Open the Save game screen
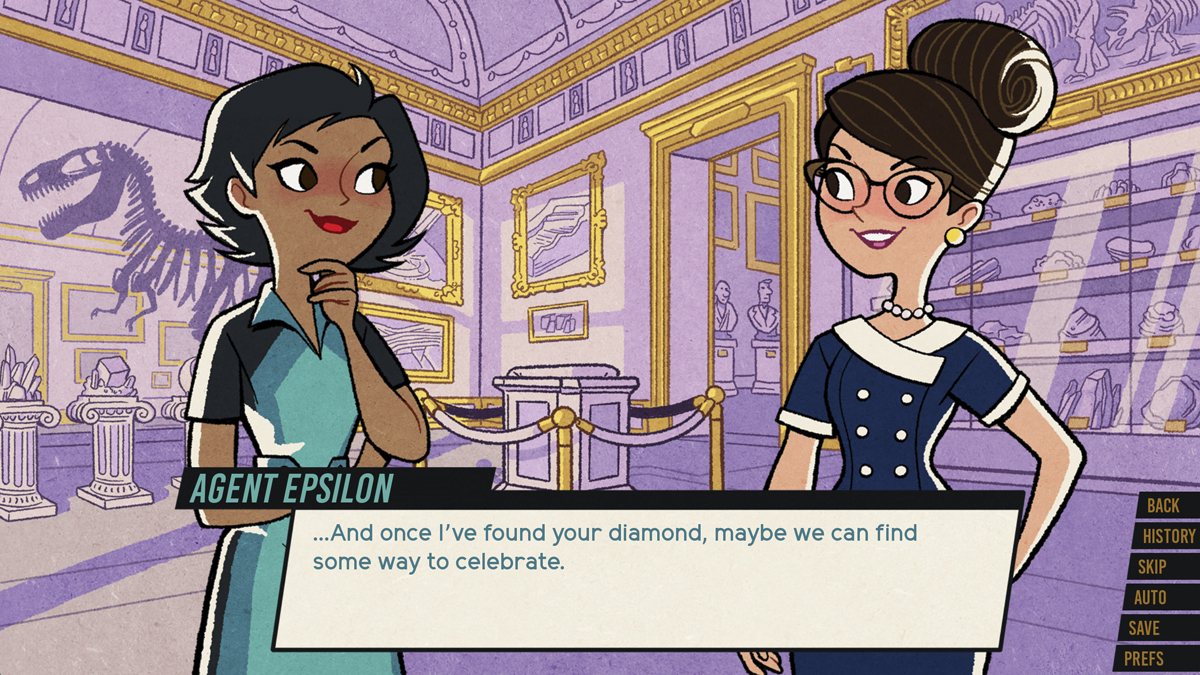Screen dimensions: 1200x675 [1144, 628]
